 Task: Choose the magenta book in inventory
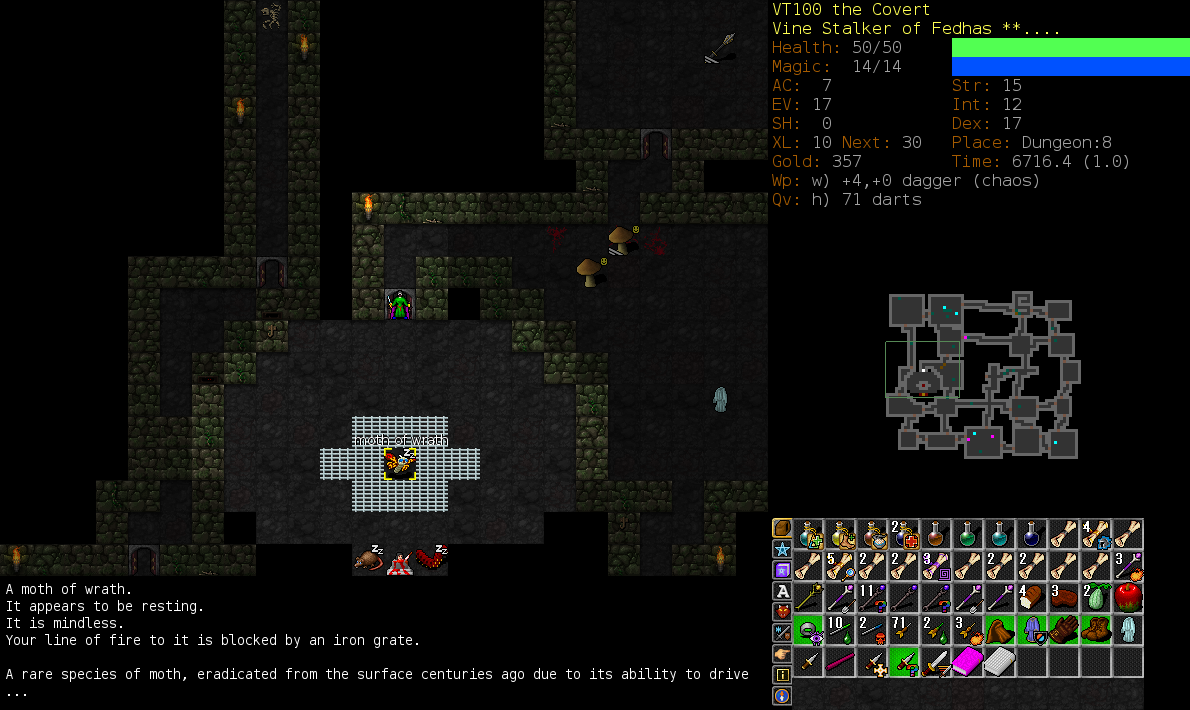(968, 662)
